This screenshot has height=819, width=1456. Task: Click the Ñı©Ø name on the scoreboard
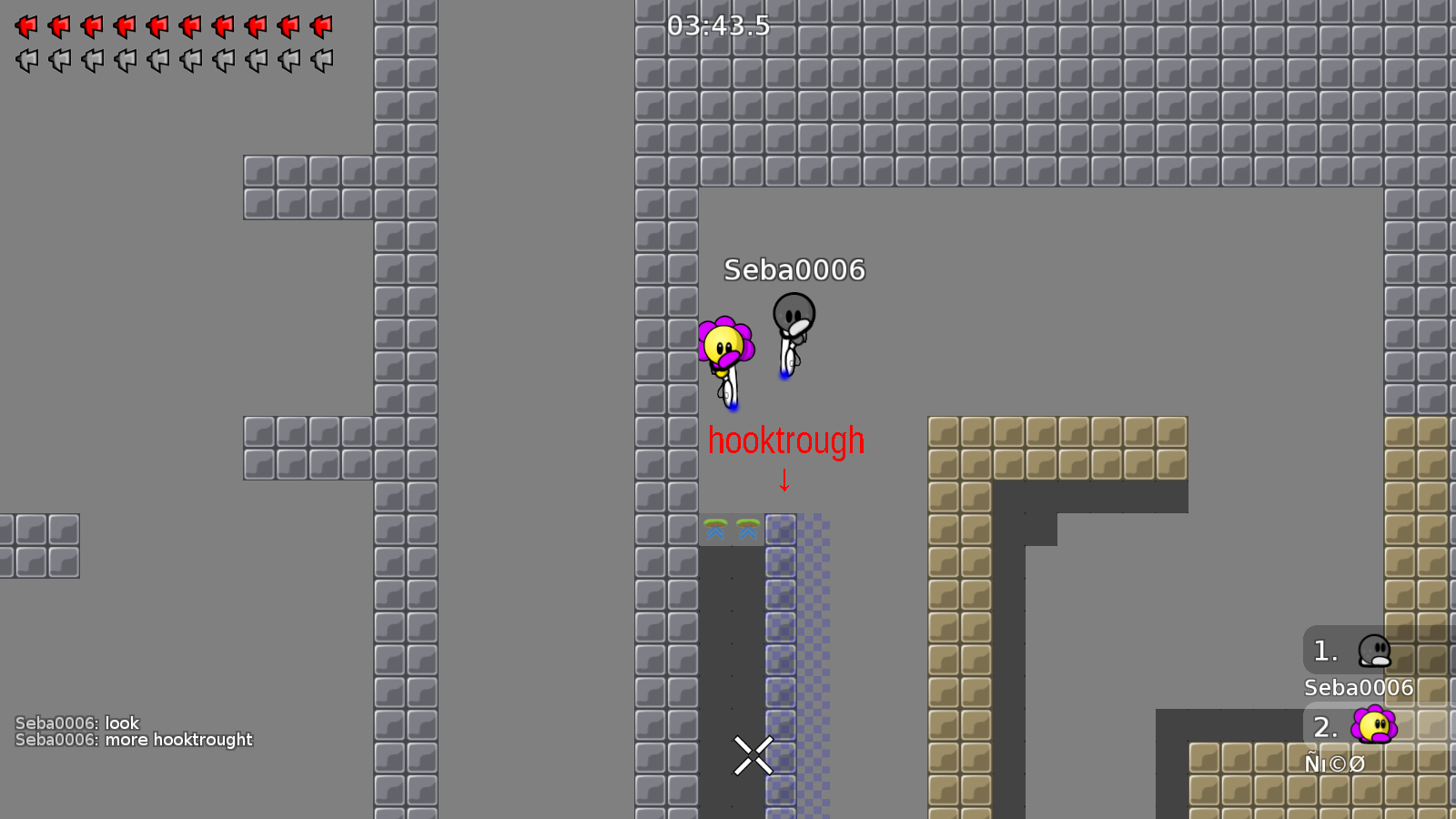[x=1334, y=763]
